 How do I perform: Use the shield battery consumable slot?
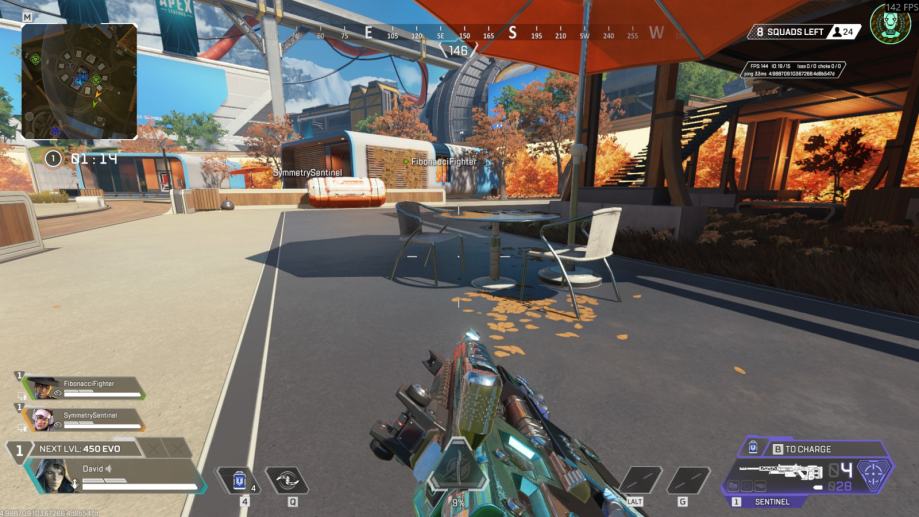click(x=238, y=481)
